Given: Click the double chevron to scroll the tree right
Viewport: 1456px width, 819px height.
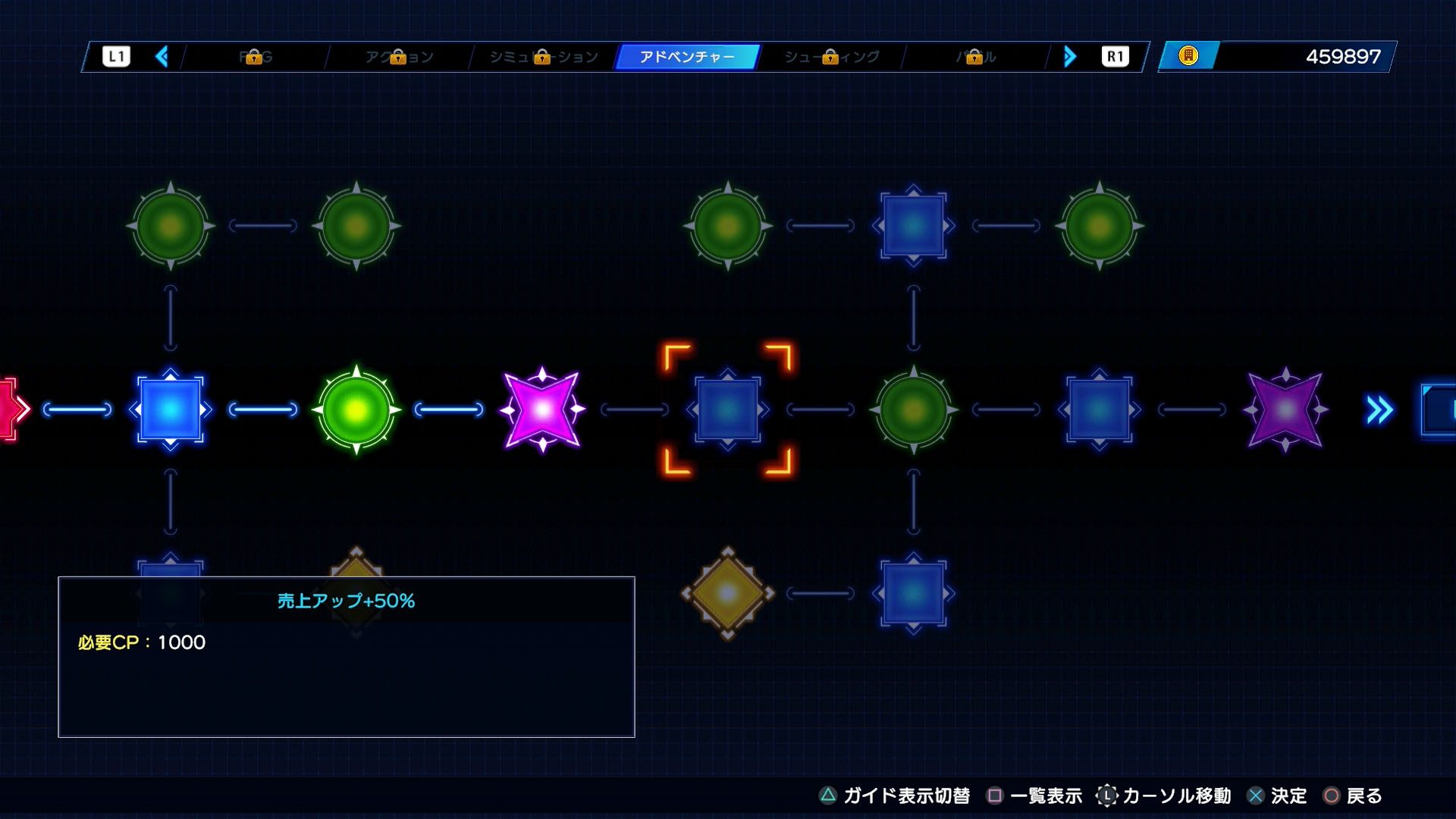Looking at the screenshot, I should 1379,409.
